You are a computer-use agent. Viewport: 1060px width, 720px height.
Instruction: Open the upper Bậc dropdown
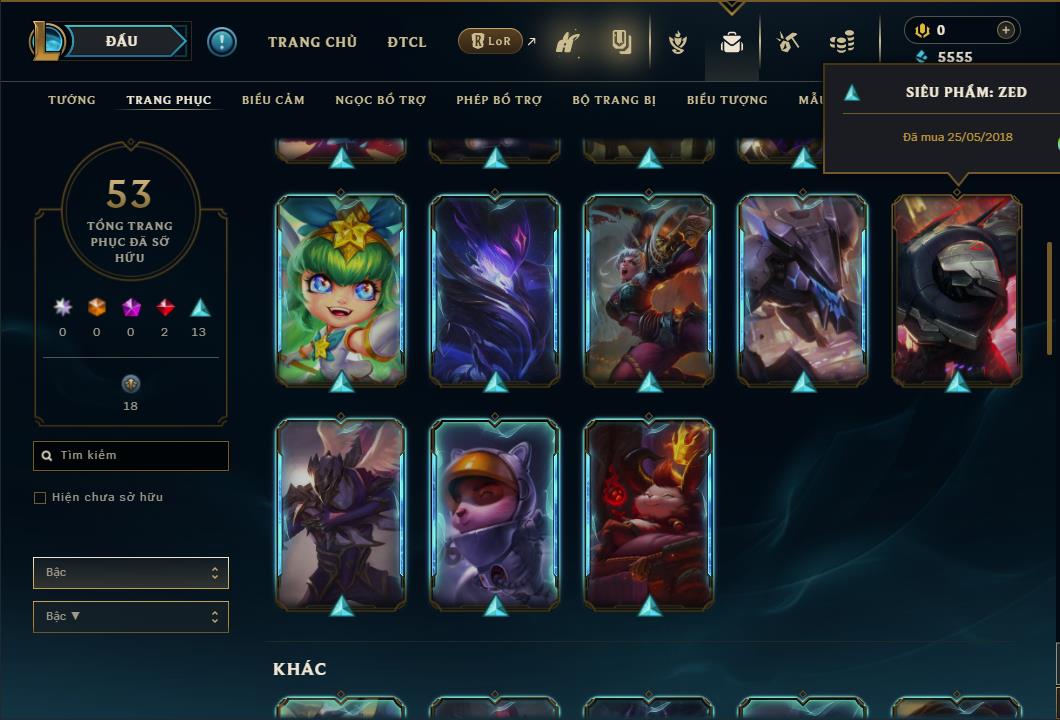point(131,573)
